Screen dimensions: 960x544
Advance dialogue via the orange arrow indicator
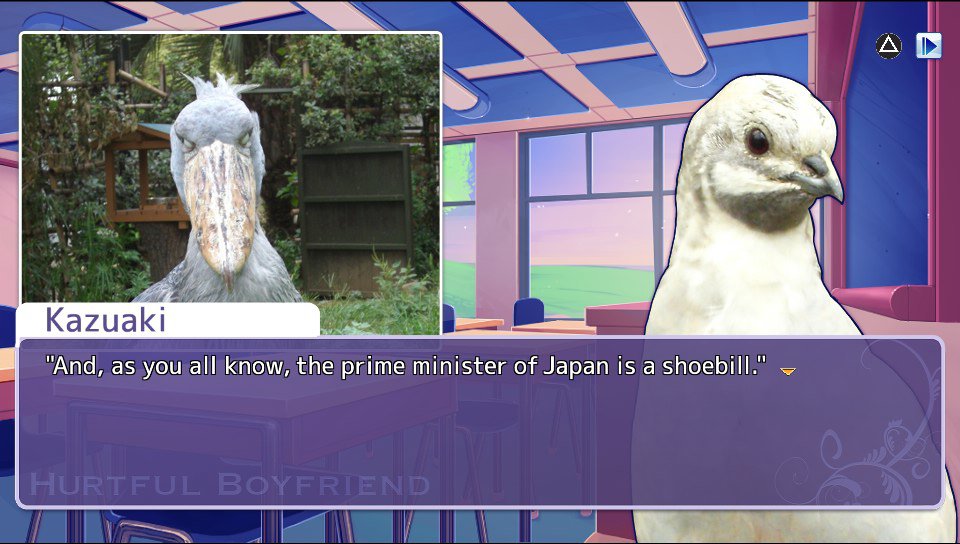(x=788, y=371)
